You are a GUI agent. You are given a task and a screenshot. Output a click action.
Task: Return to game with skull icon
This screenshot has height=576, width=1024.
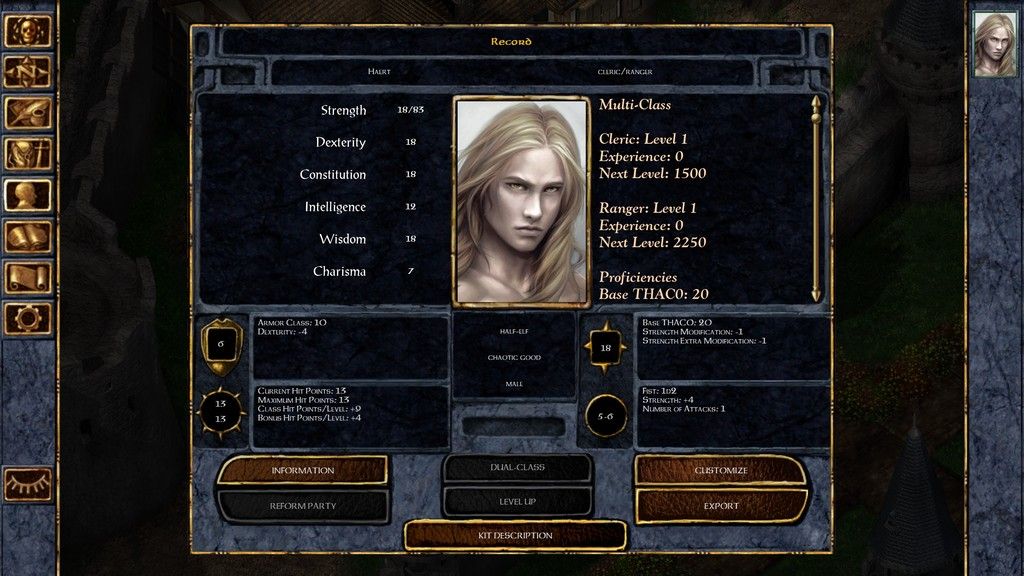tap(28, 31)
